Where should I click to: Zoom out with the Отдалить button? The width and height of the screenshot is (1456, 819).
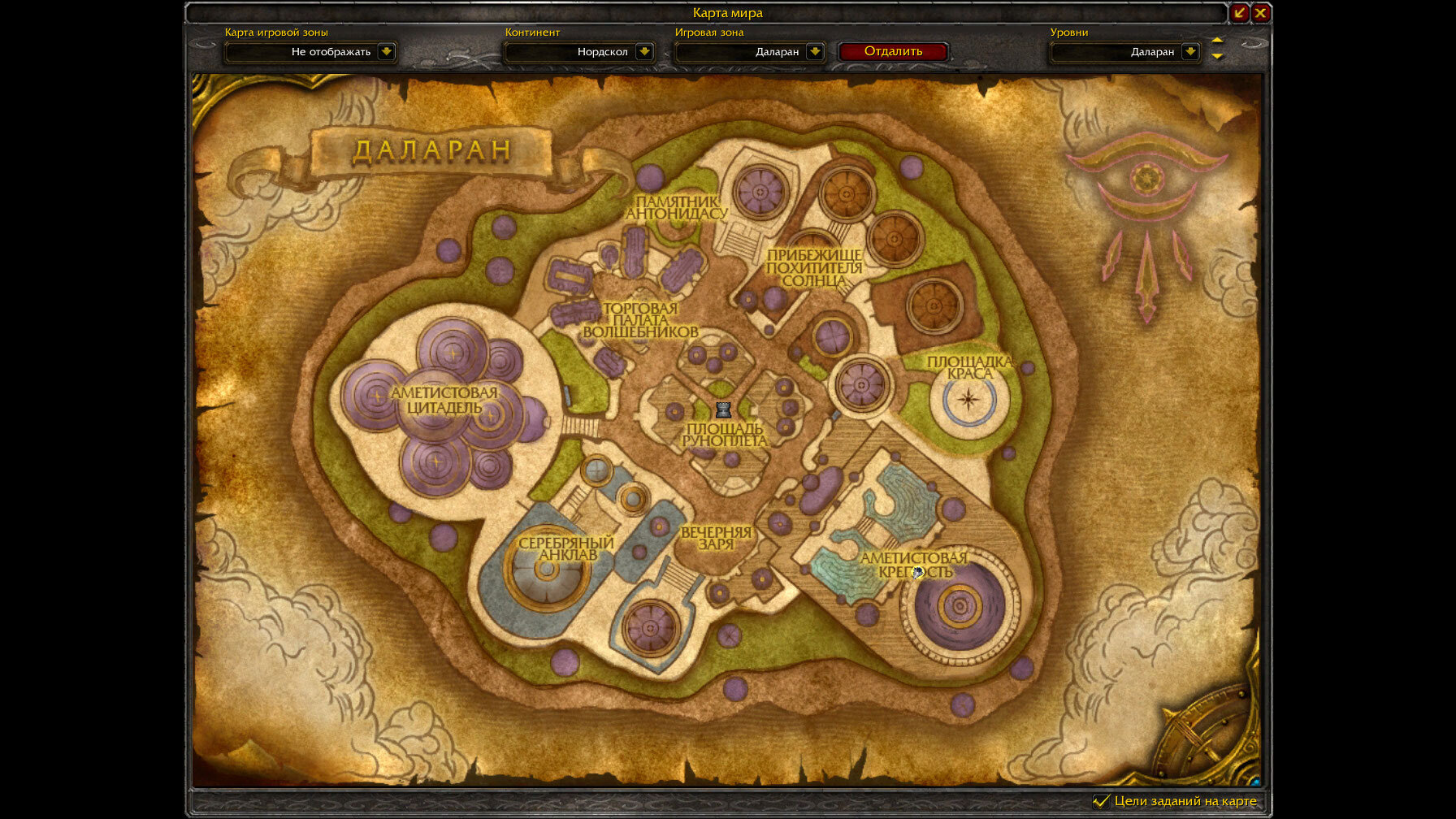[893, 51]
